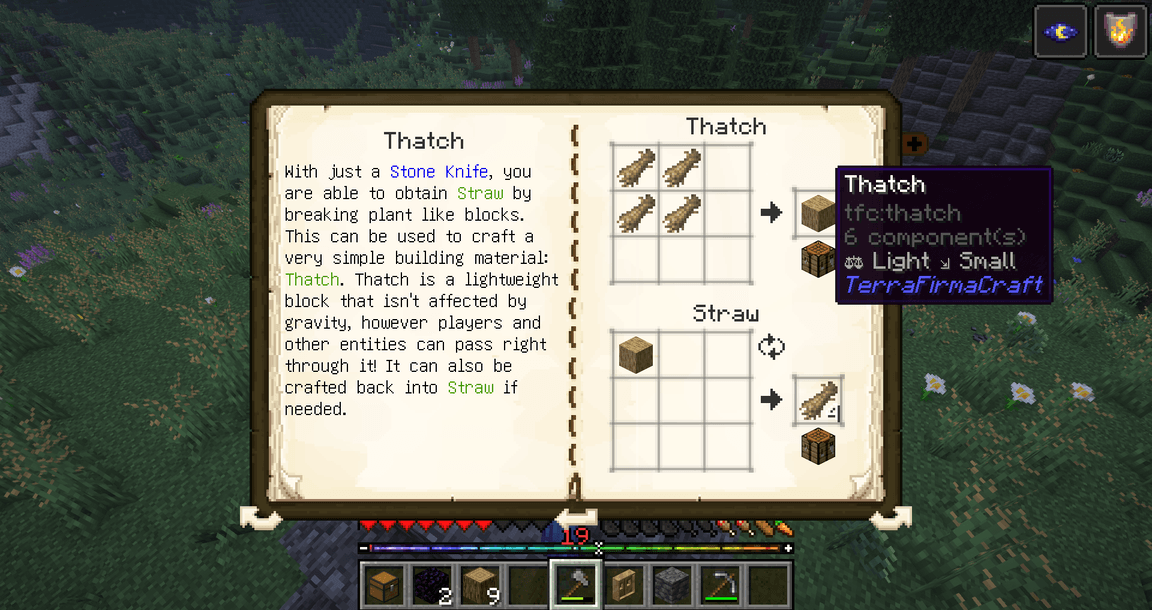Image resolution: width=1152 pixels, height=610 pixels.
Task: Click the highlighted stone tool hotbar slot
Action: (x=575, y=583)
